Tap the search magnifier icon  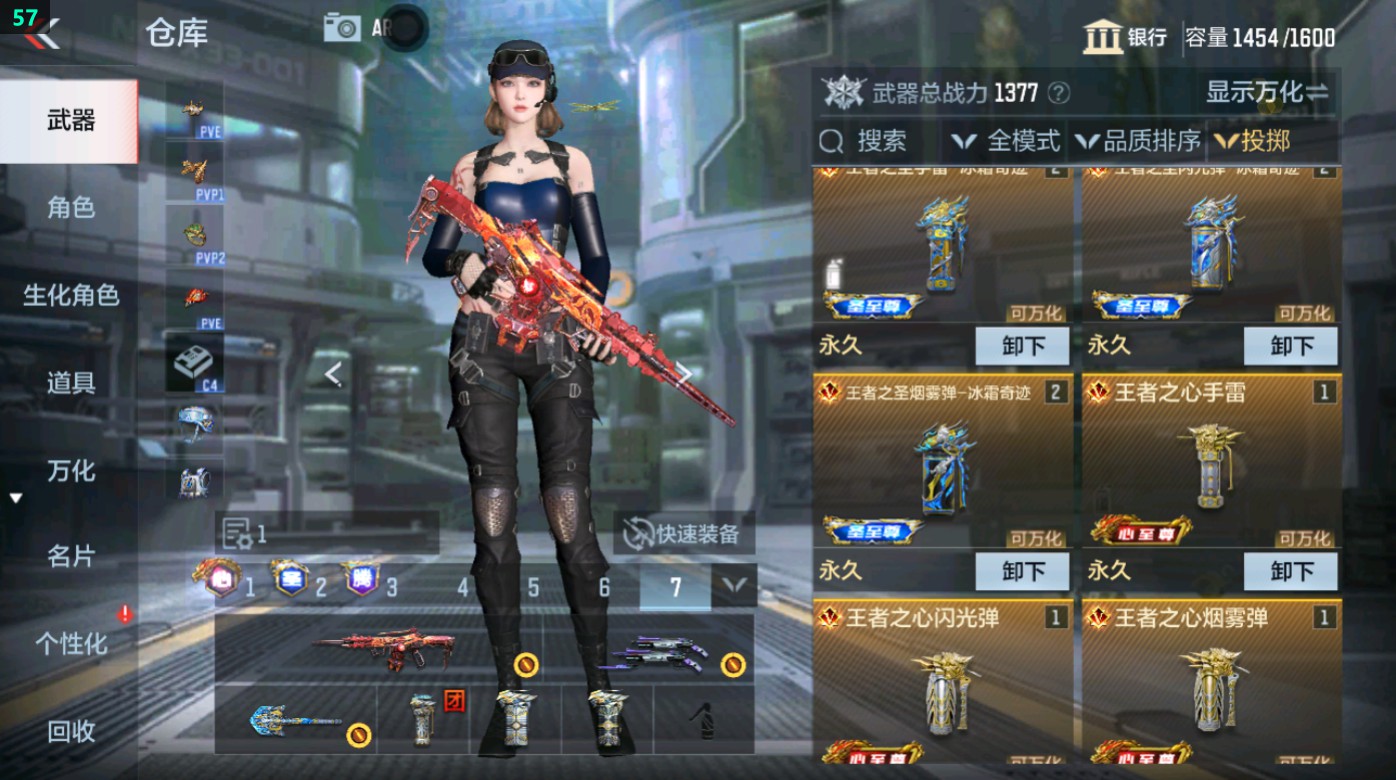pos(831,141)
